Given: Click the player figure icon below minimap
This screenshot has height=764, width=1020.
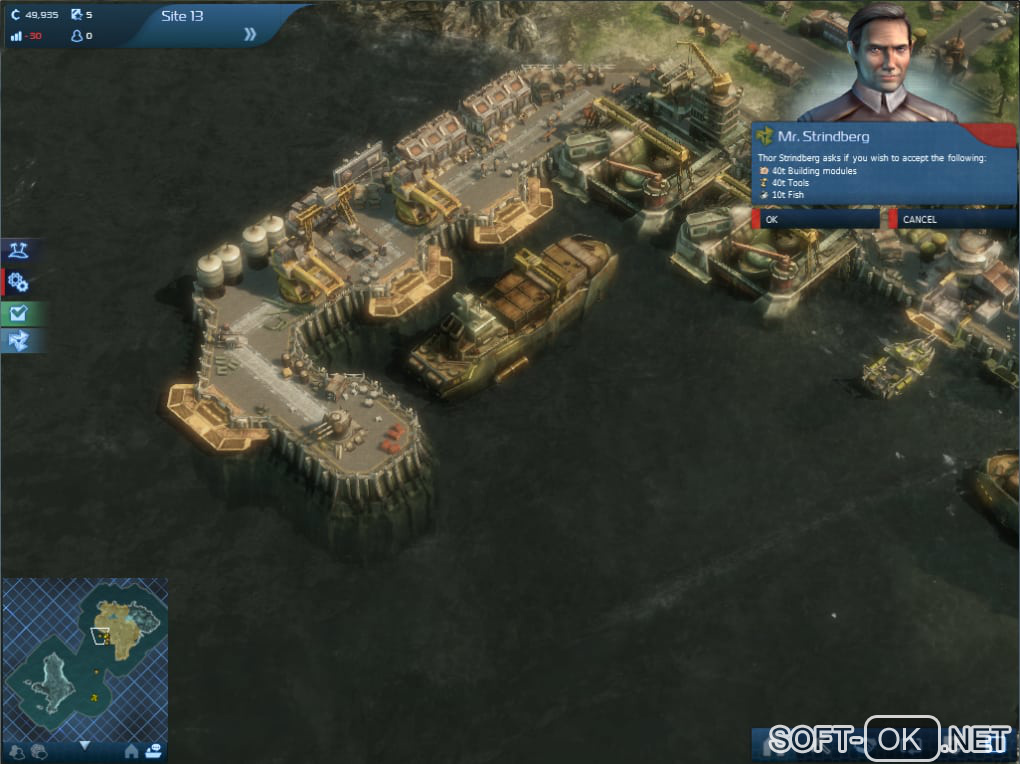Looking at the screenshot, I should coord(16,751).
